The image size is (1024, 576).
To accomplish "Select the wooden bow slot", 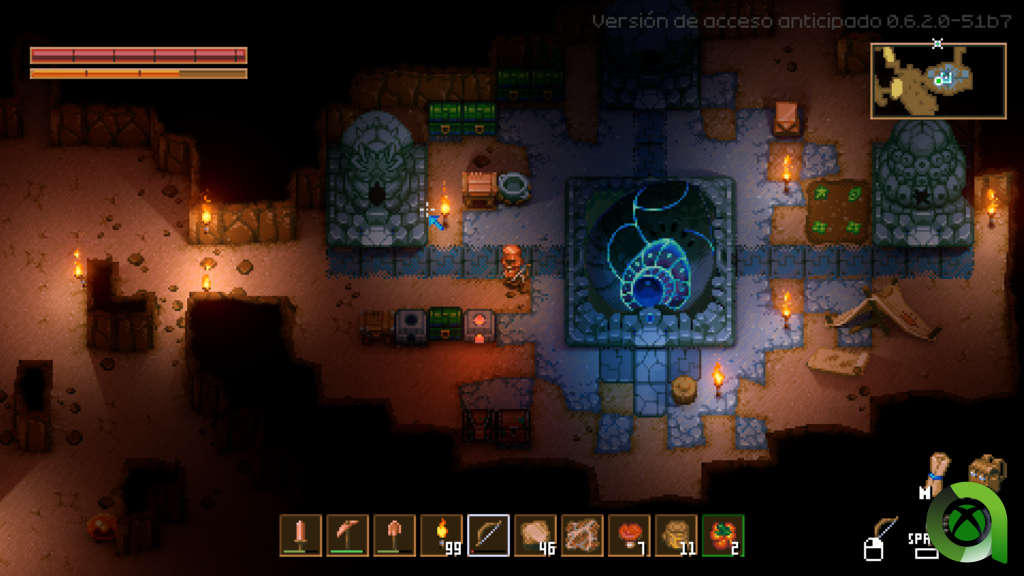I will click(x=488, y=535).
